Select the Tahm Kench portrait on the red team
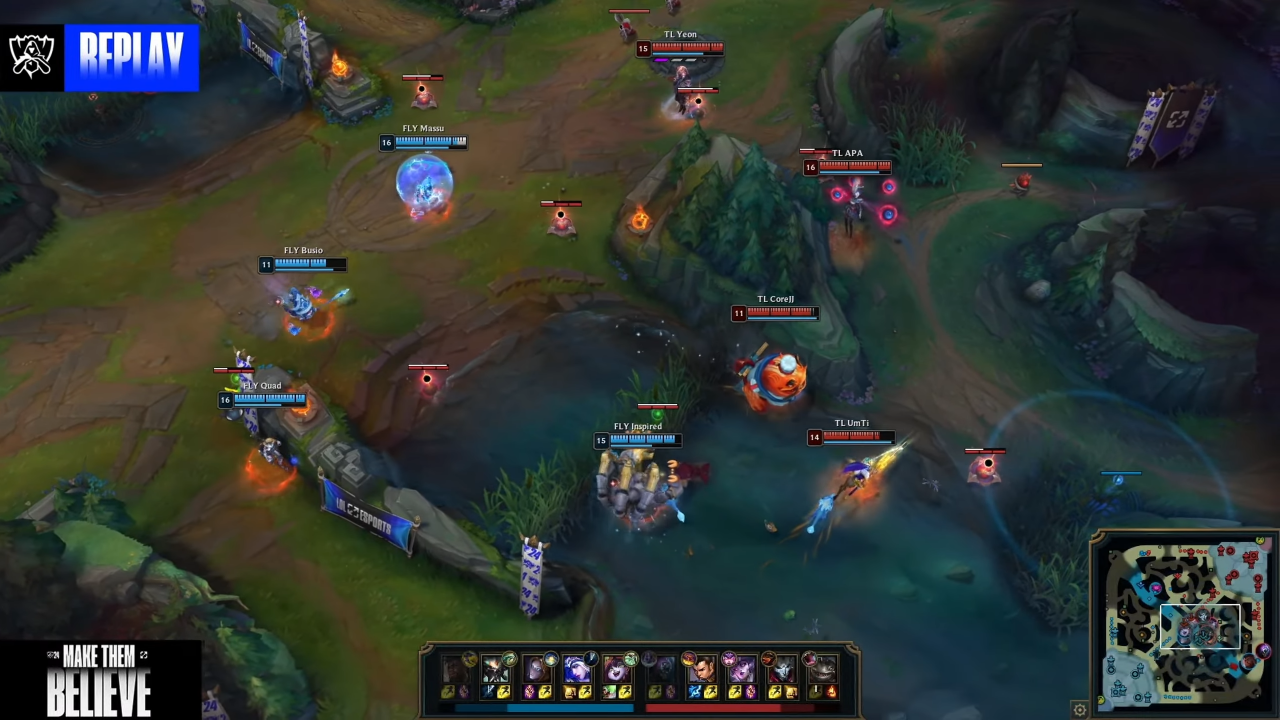Screen dimensions: 1280x720 click(x=823, y=669)
